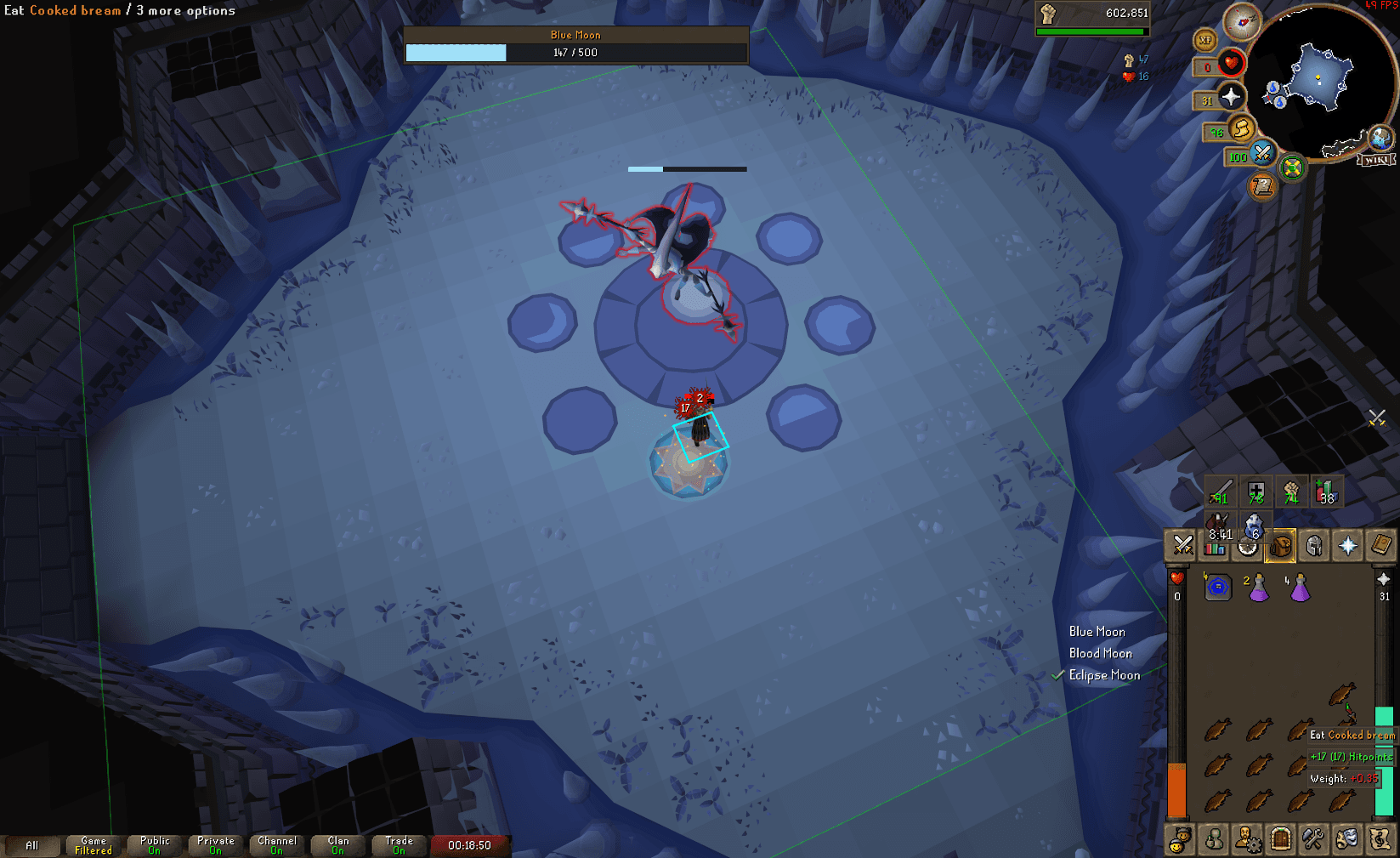Image resolution: width=1400 pixels, height=858 pixels.
Task: Open Settings with the hammer and wrench icon
Action: 1312,840
